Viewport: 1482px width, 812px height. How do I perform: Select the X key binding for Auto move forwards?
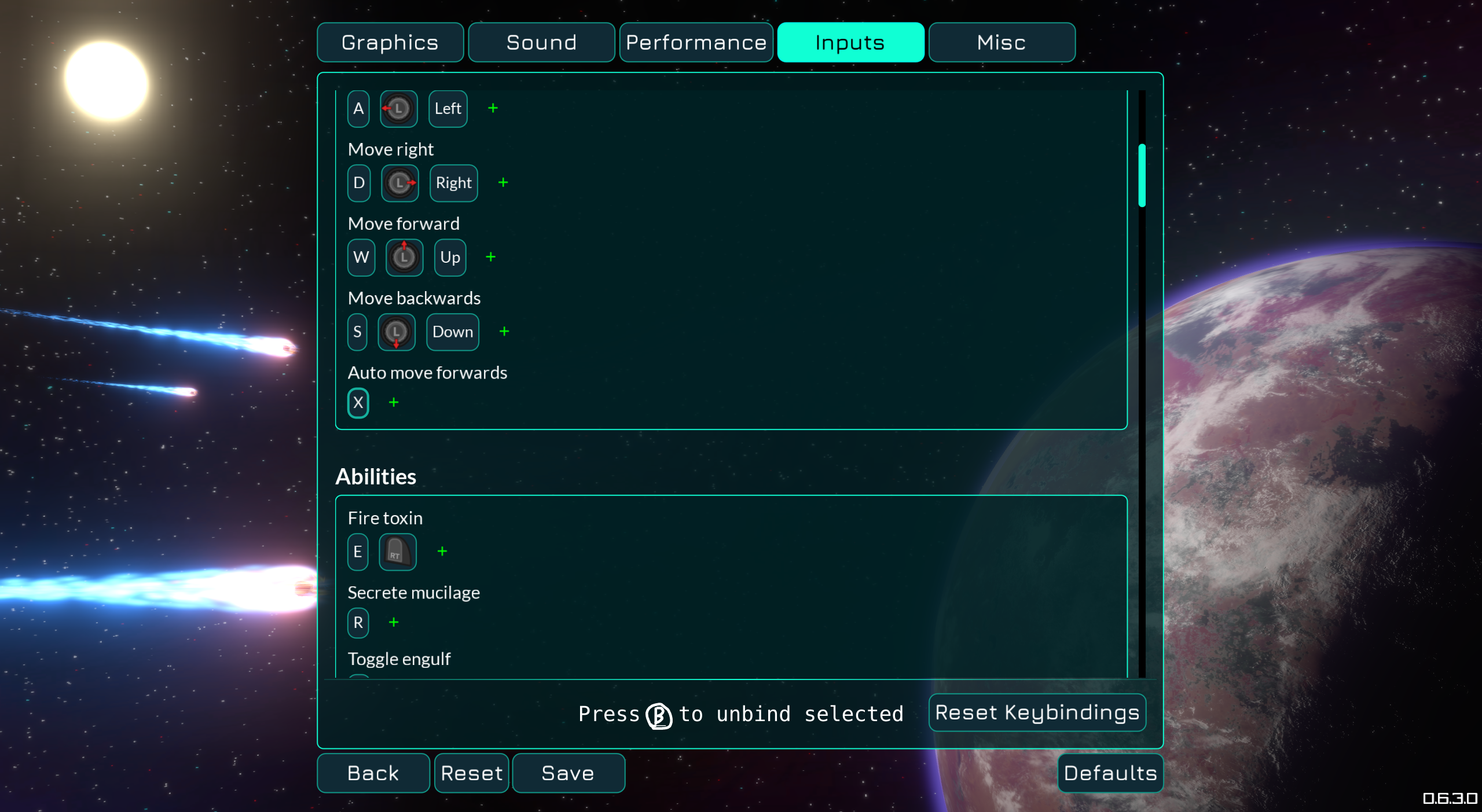point(358,403)
